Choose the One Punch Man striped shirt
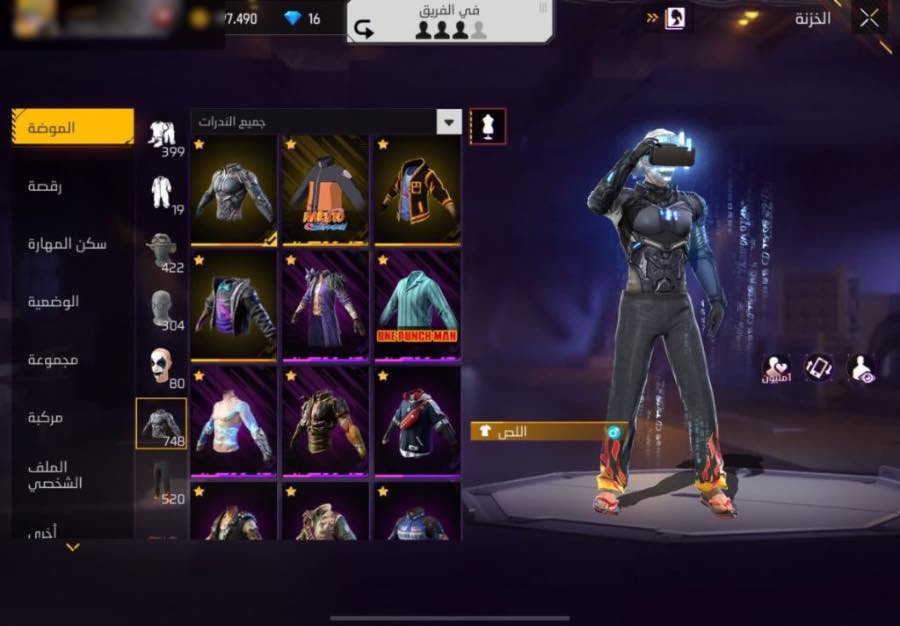 (417, 304)
